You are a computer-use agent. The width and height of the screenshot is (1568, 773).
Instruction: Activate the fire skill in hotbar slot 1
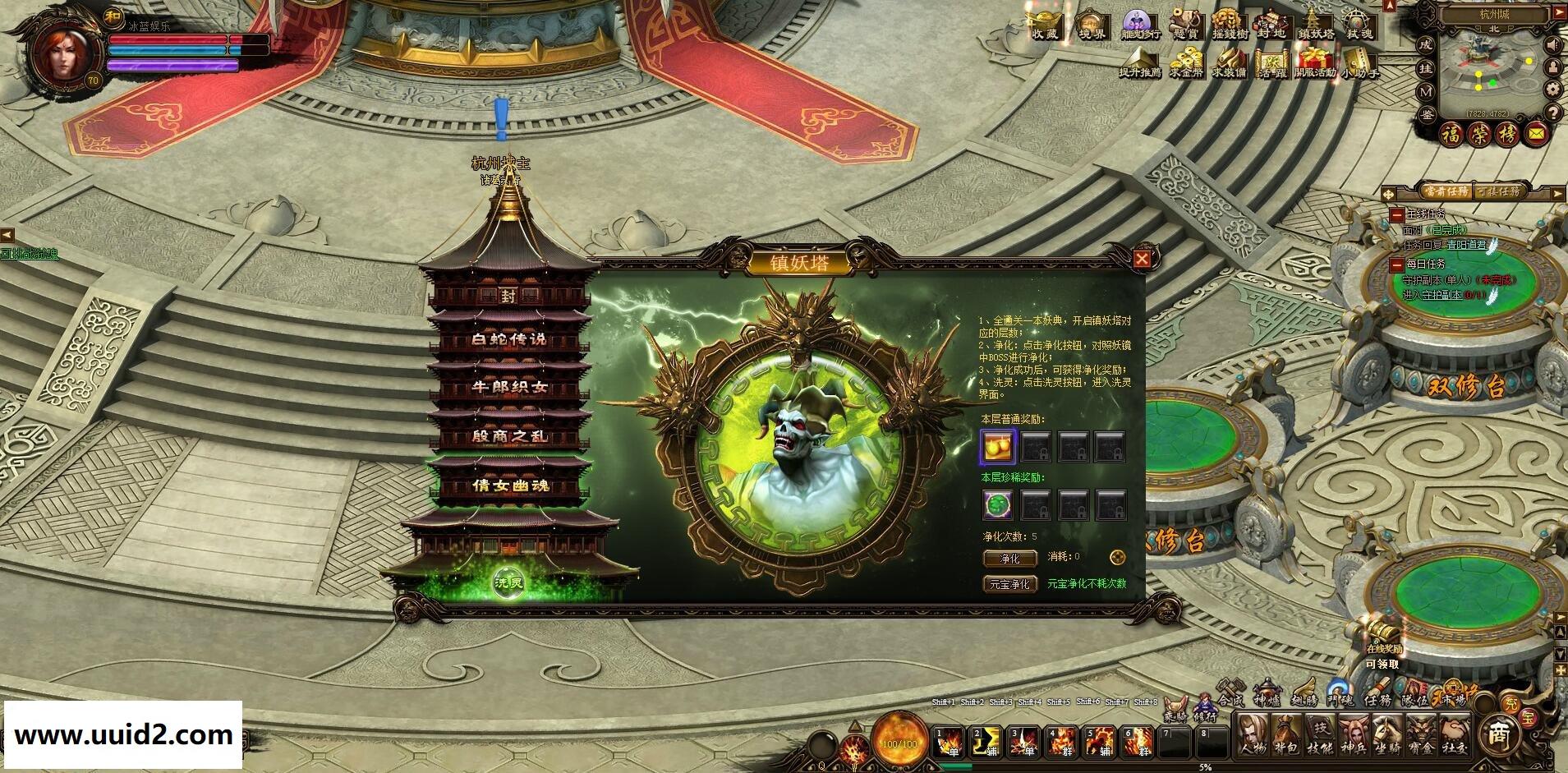(950, 742)
